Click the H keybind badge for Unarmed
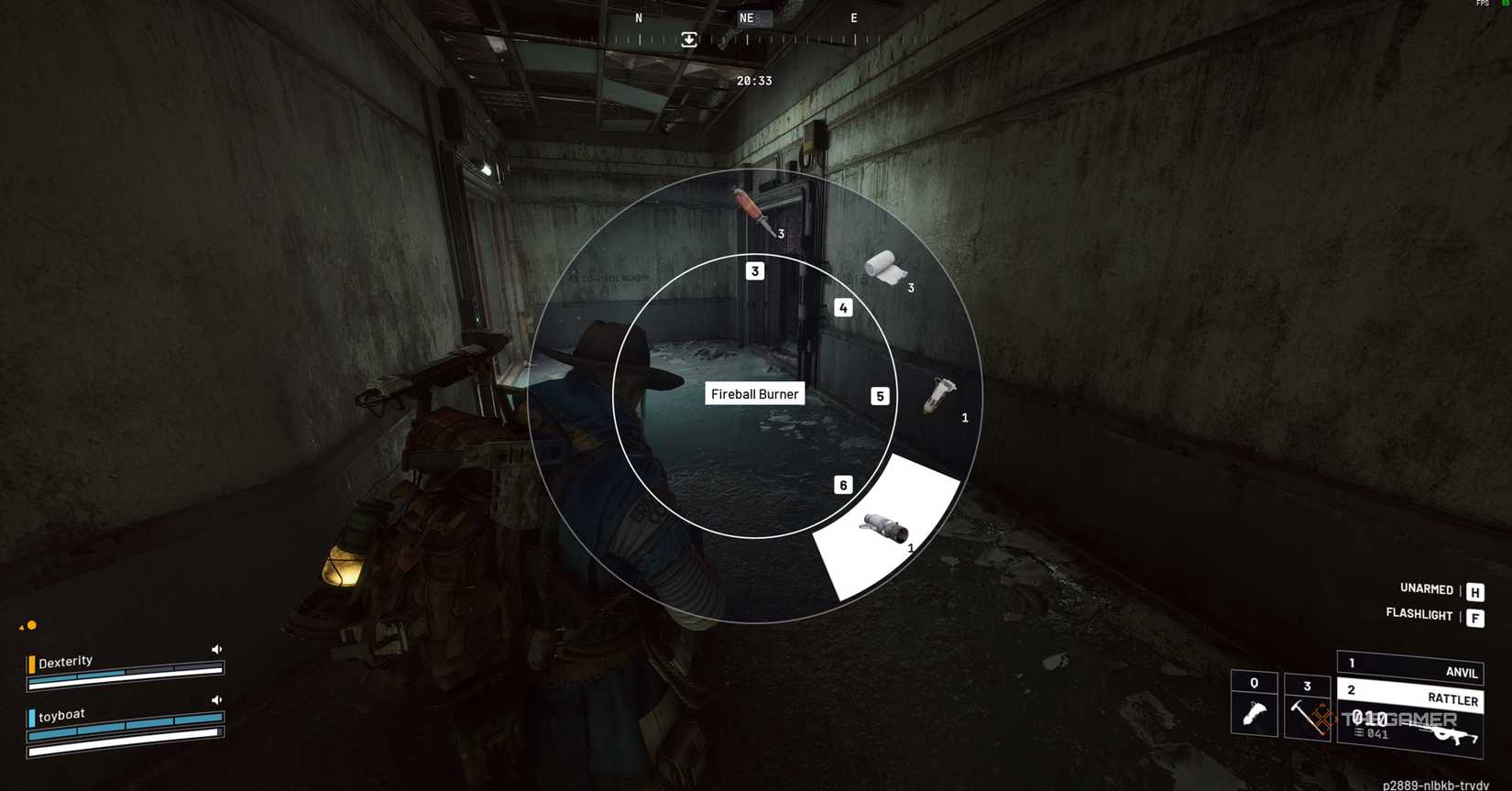 [1475, 591]
